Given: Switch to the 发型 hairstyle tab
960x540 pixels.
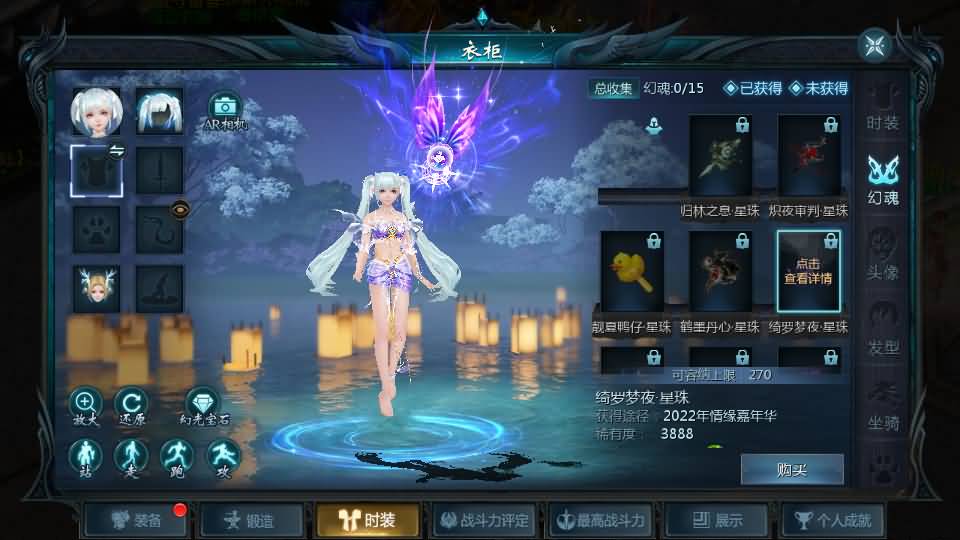Looking at the screenshot, I should [x=882, y=332].
